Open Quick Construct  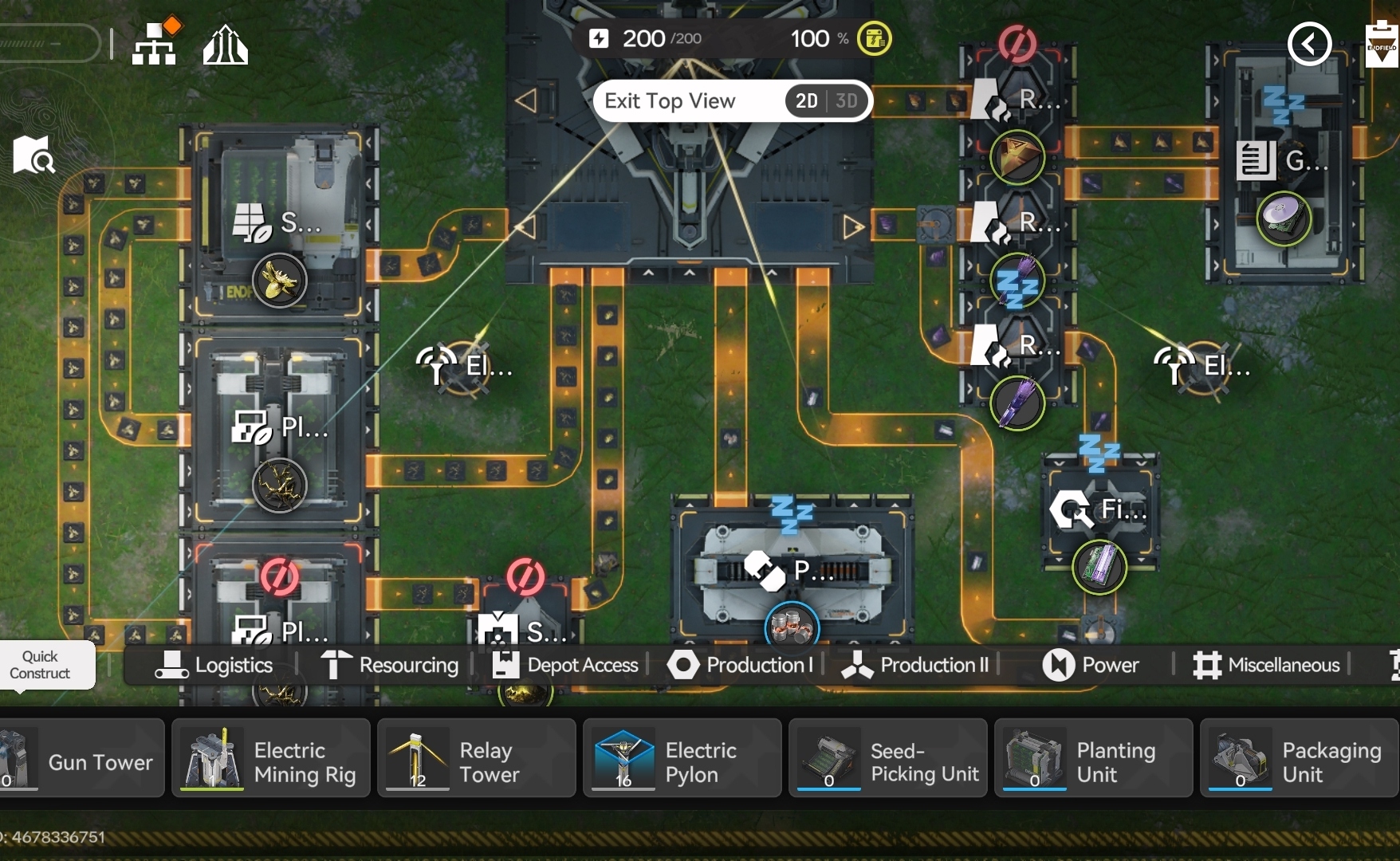tap(40, 665)
